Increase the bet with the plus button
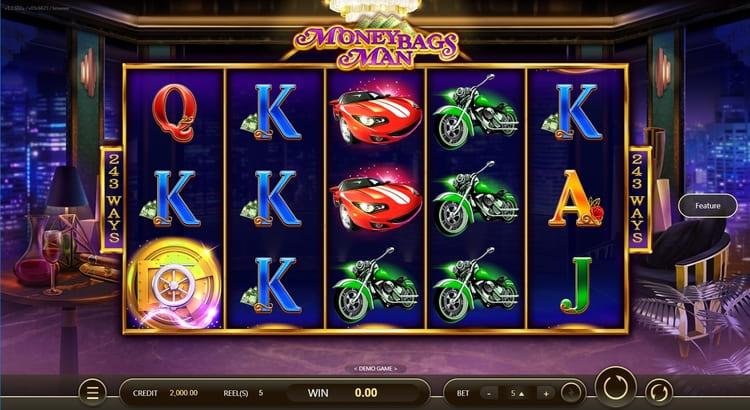Screen dimensions: 750x410 click(546, 393)
